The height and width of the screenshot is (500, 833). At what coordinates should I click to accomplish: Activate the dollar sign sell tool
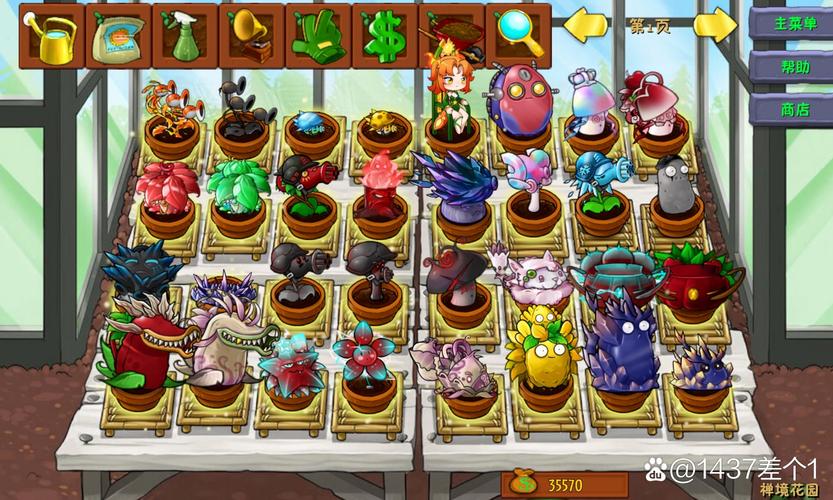click(x=384, y=36)
